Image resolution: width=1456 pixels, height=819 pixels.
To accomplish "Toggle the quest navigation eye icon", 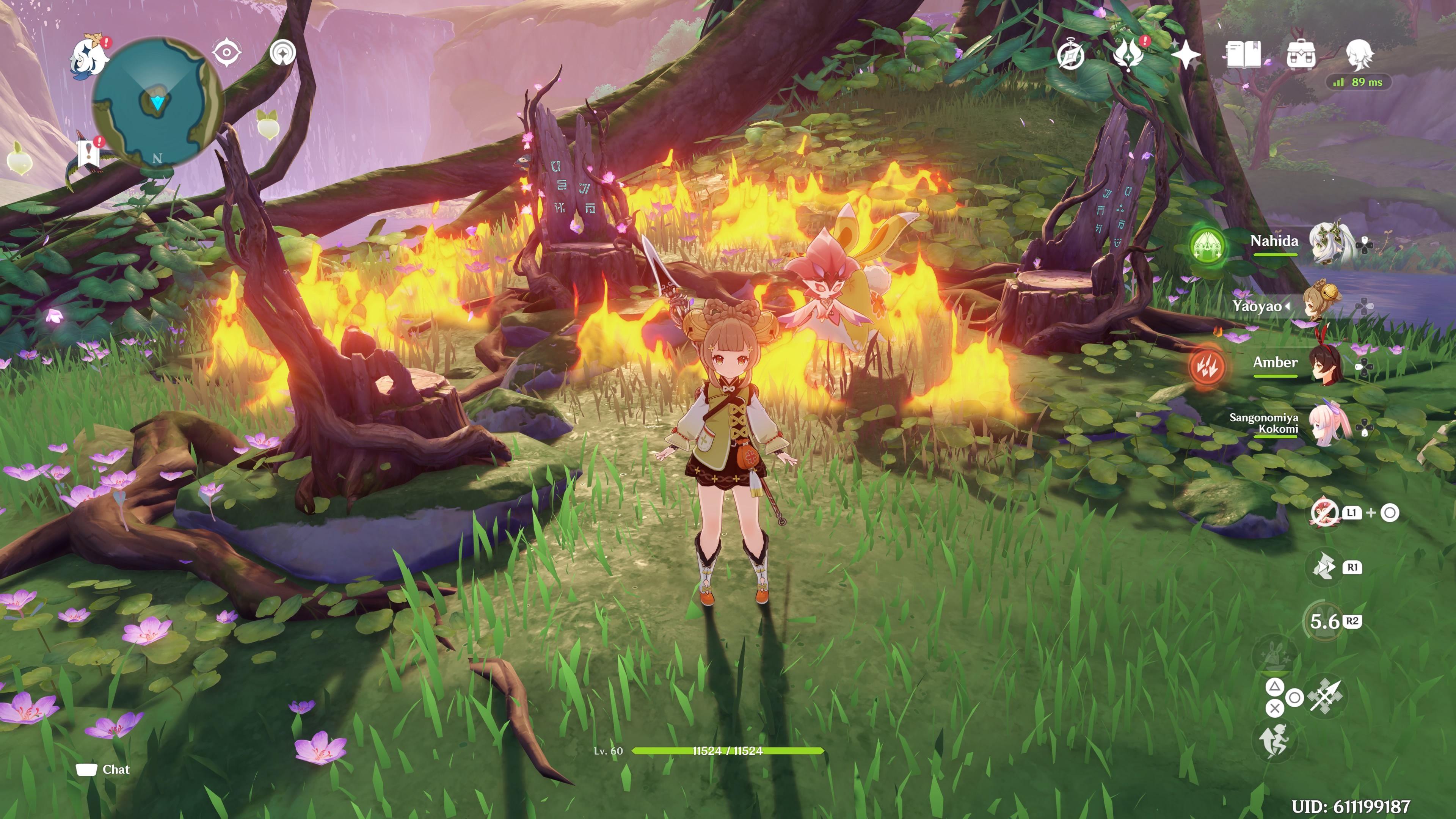I will [227, 53].
